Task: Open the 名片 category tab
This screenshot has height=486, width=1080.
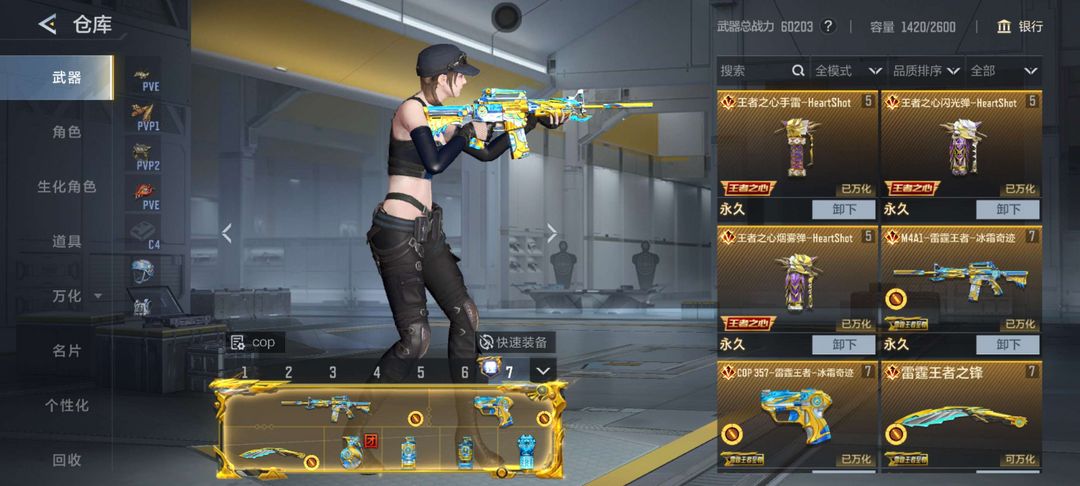Action: pos(66,351)
